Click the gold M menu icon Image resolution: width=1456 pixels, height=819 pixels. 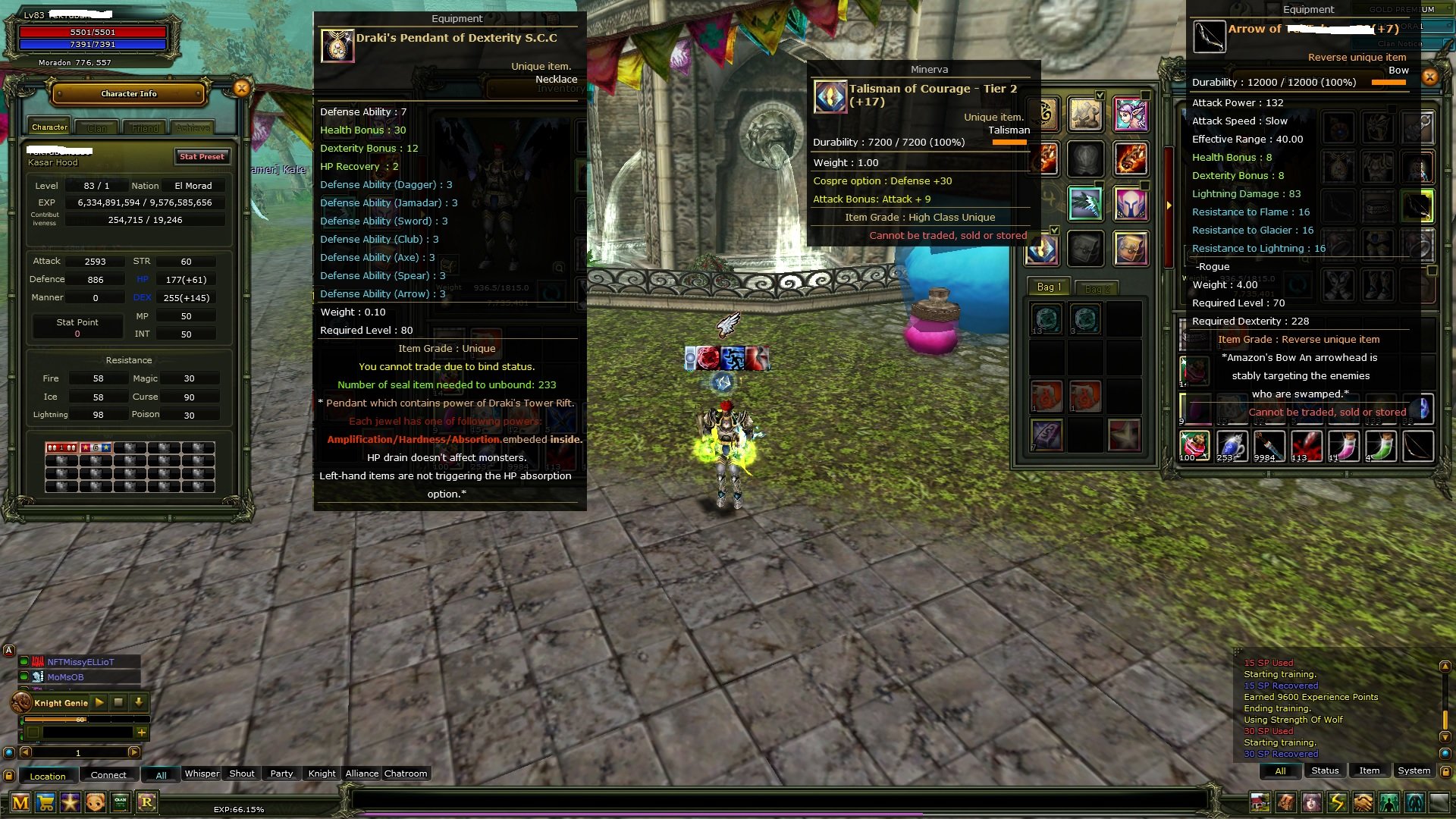click(x=20, y=802)
